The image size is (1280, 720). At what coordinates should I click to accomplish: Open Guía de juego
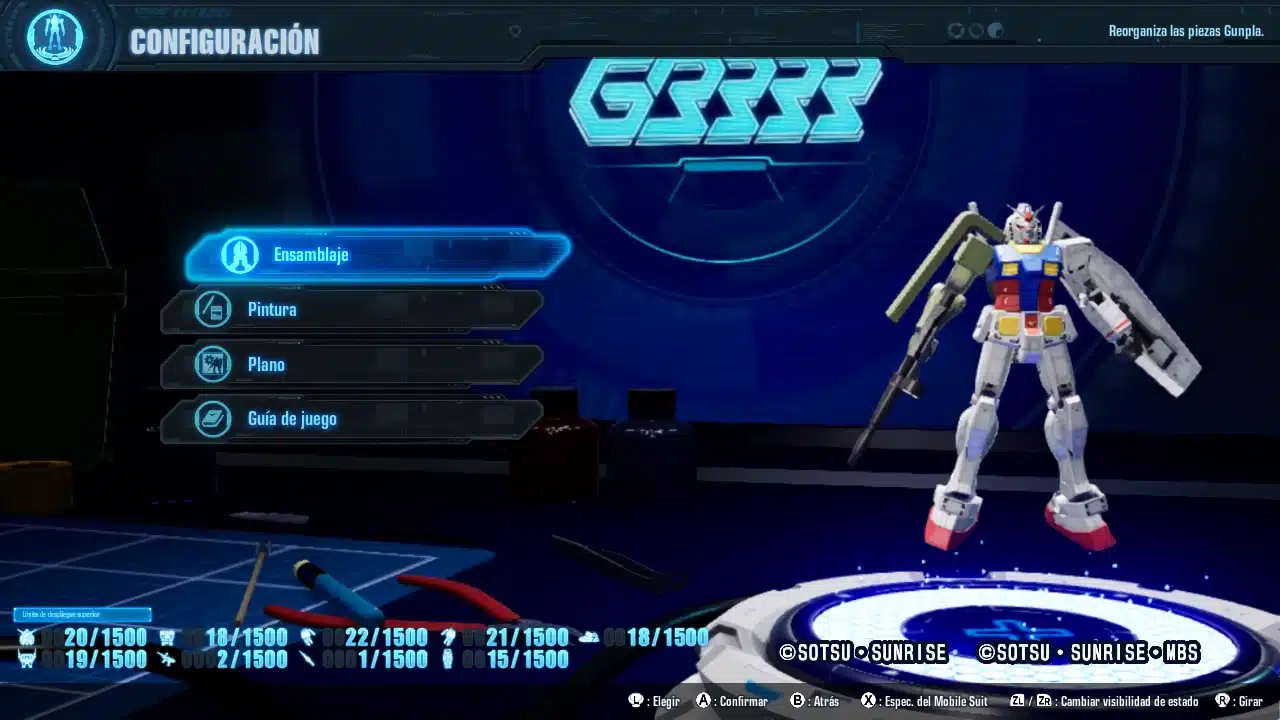pos(352,420)
